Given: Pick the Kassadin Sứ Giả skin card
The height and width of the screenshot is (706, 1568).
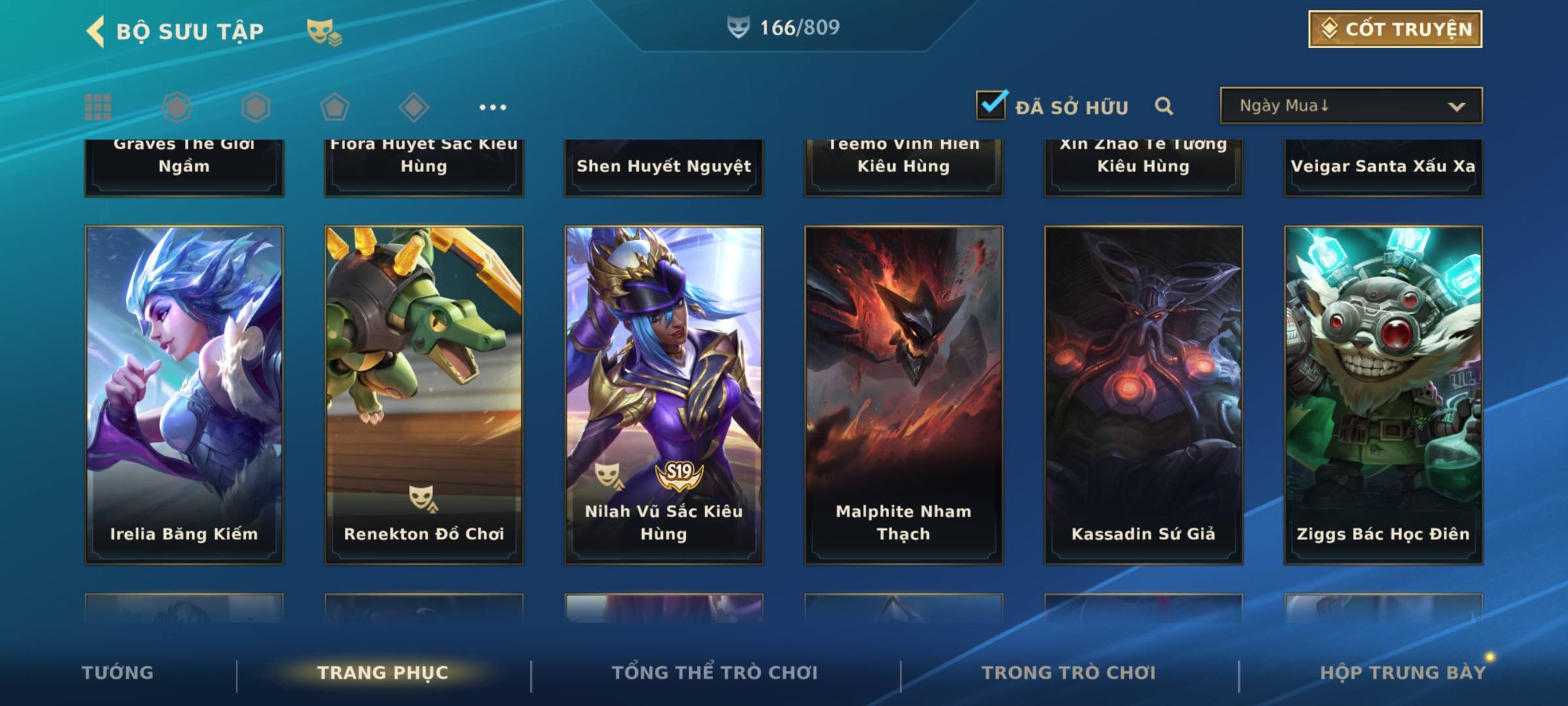Looking at the screenshot, I should coord(1143,395).
